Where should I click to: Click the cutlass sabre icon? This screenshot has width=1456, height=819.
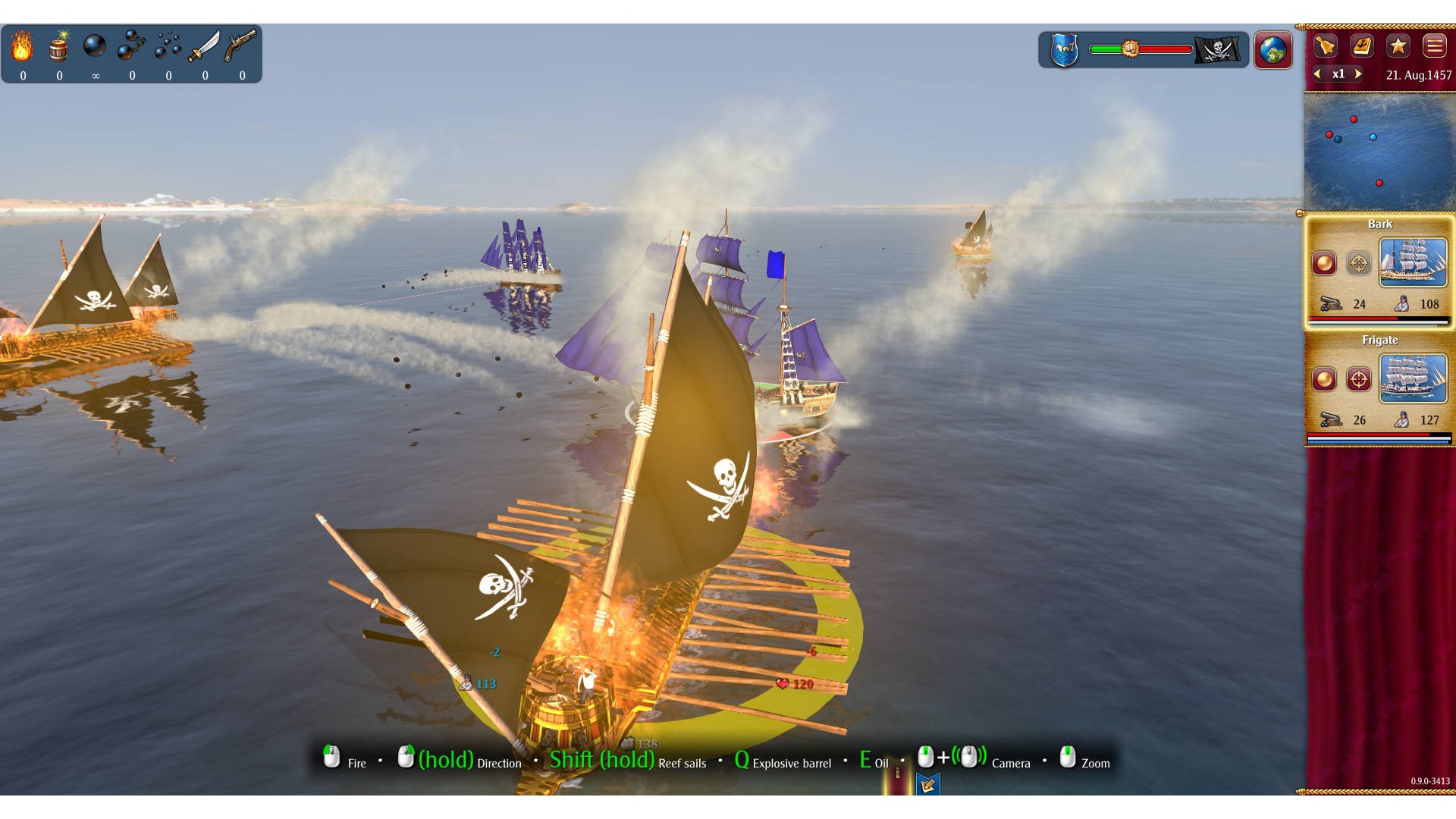[204, 47]
